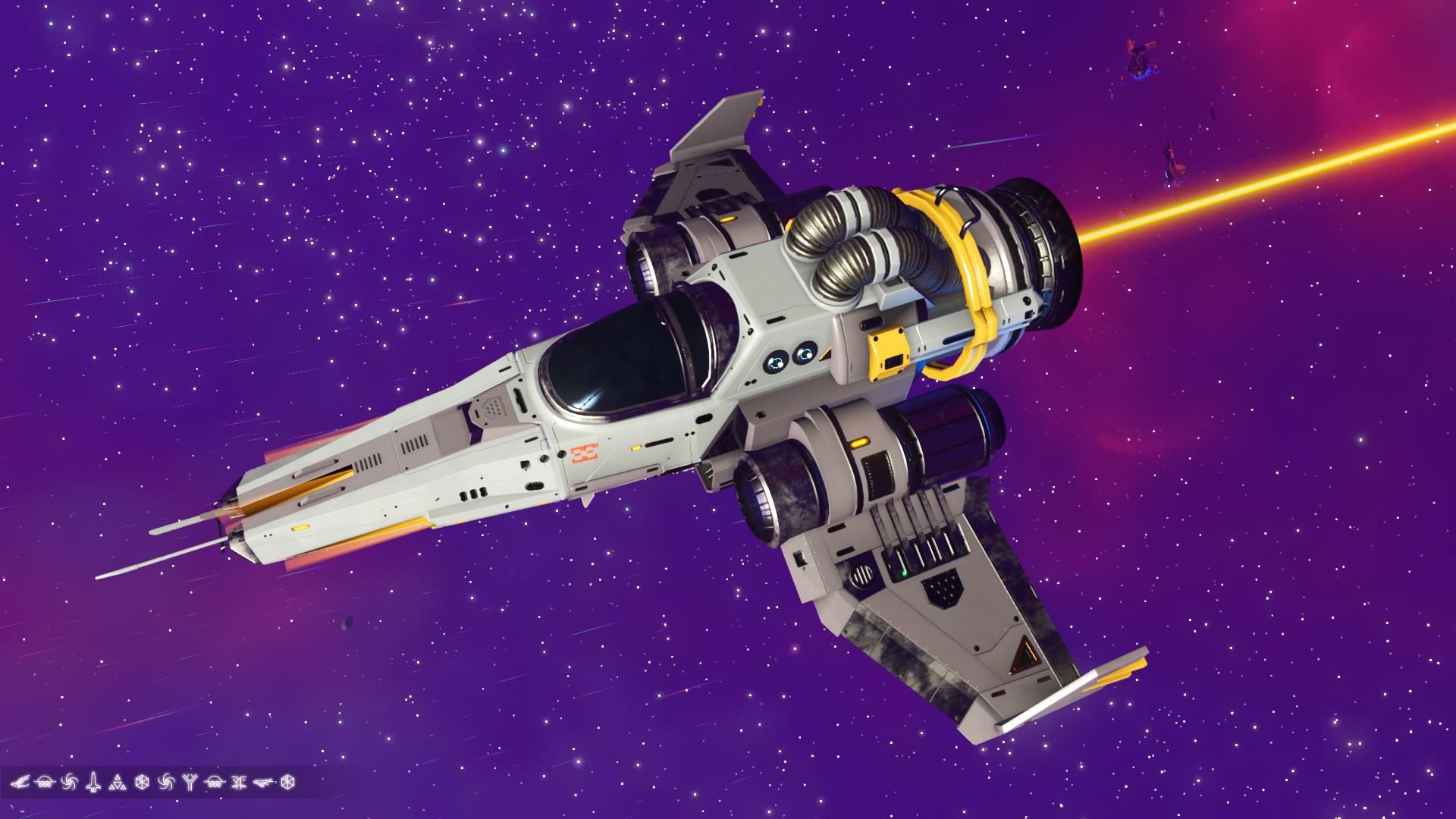Select the root glyph shaped like Y

(189, 783)
